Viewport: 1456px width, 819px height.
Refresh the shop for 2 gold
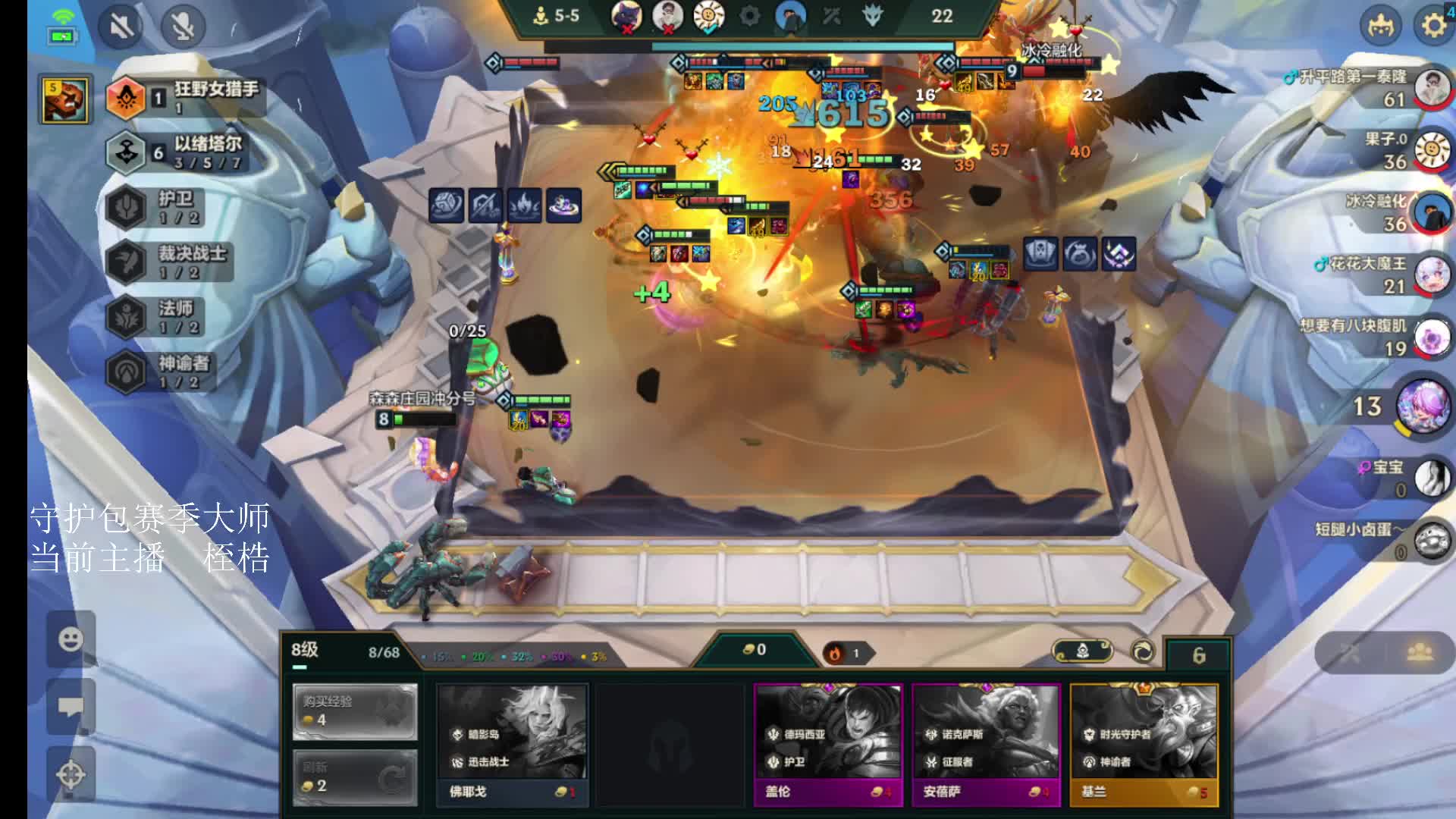[355, 777]
